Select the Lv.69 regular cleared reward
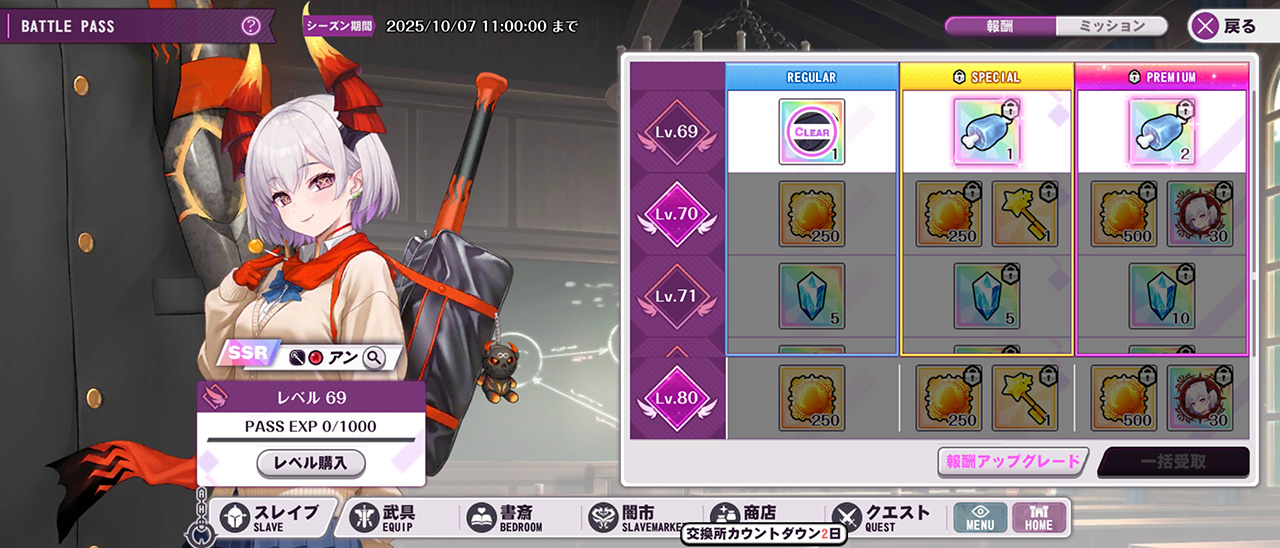1280x548 pixels. coord(812,132)
